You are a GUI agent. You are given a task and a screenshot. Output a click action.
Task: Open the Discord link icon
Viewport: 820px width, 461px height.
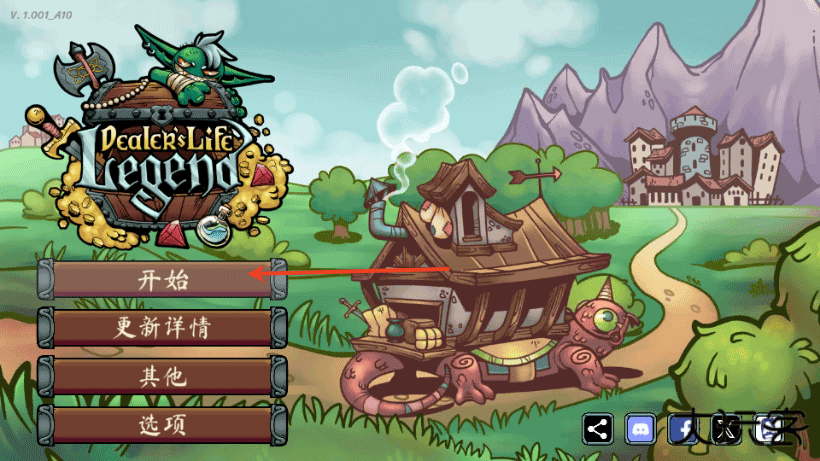pyautogui.click(x=640, y=429)
